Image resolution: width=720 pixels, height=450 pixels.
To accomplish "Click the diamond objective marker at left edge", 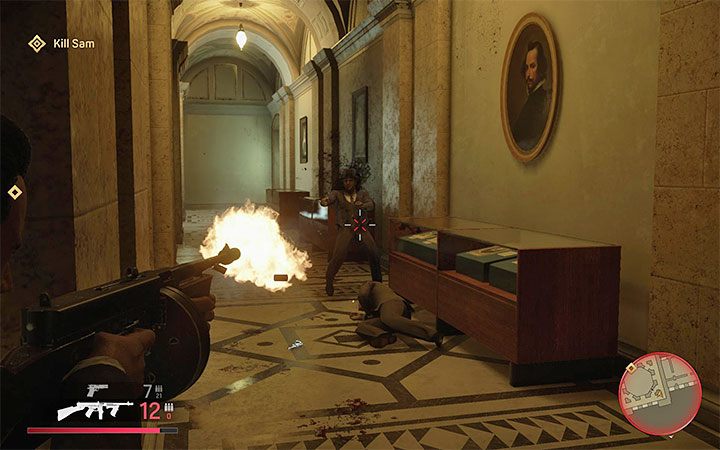I will click(x=14, y=191).
